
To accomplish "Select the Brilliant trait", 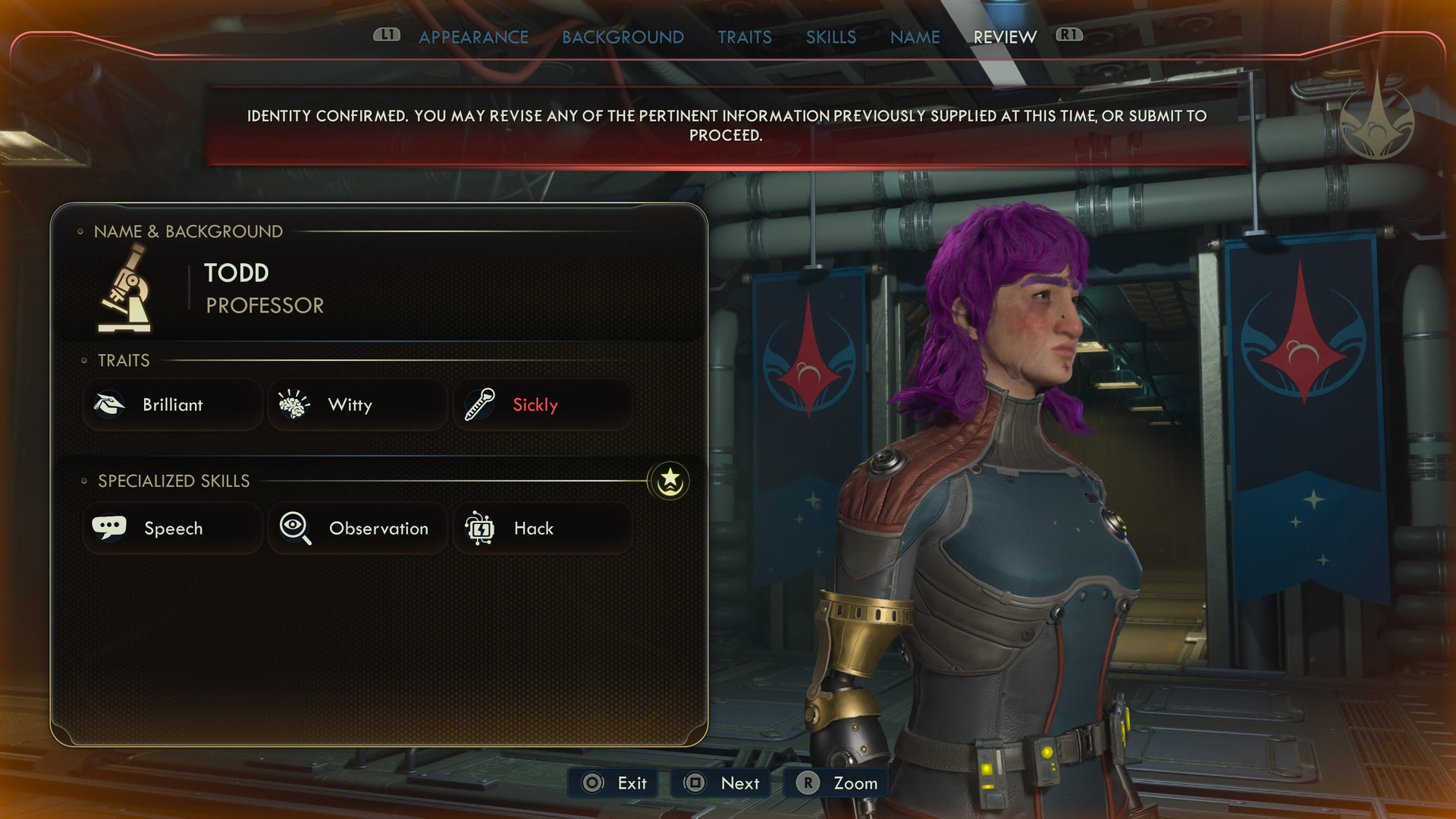I will point(173,405).
